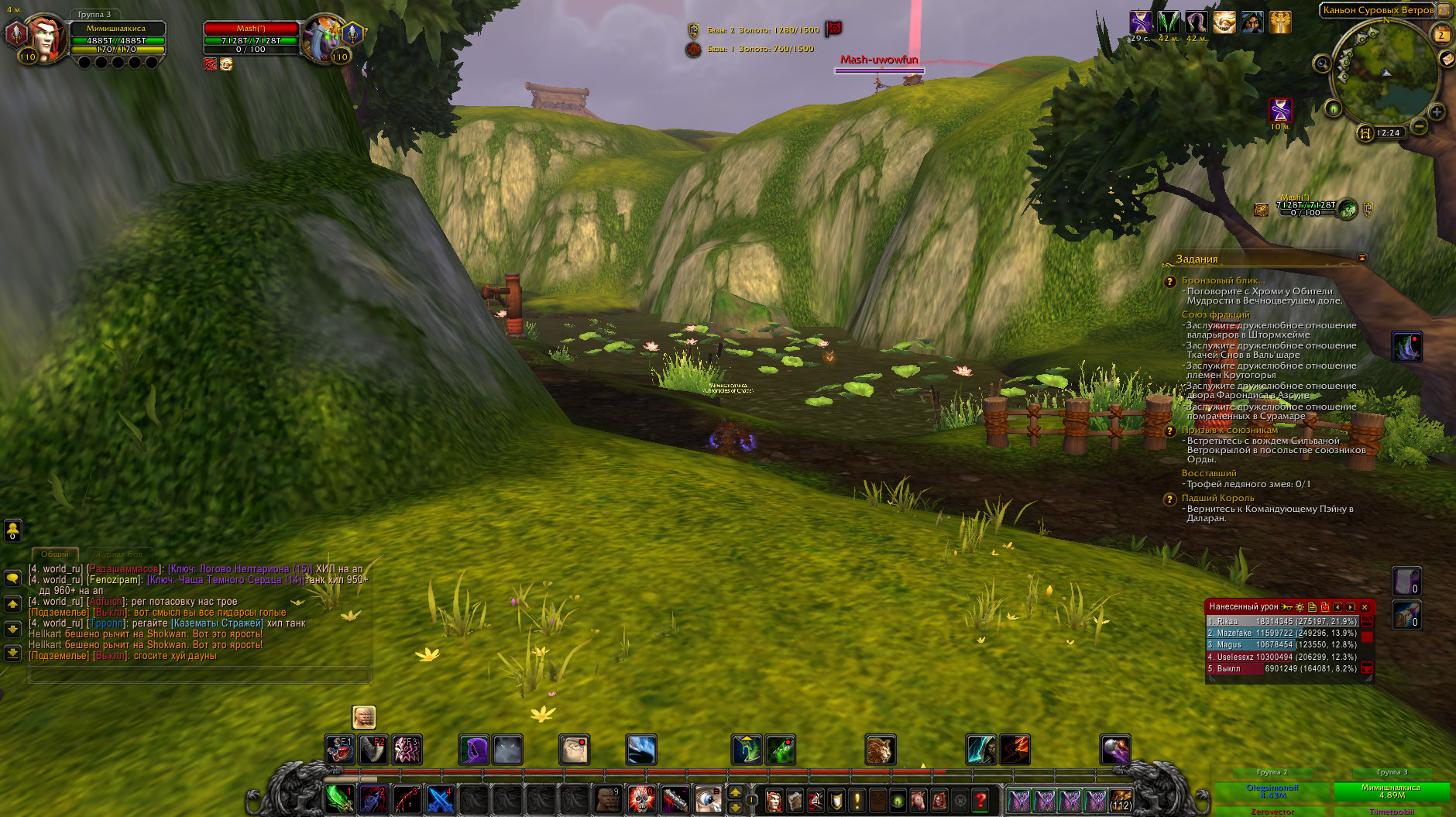The width and height of the screenshot is (1456, 817).
Task: Activate the green blade ability in slot 1
Action: (339, 798)
